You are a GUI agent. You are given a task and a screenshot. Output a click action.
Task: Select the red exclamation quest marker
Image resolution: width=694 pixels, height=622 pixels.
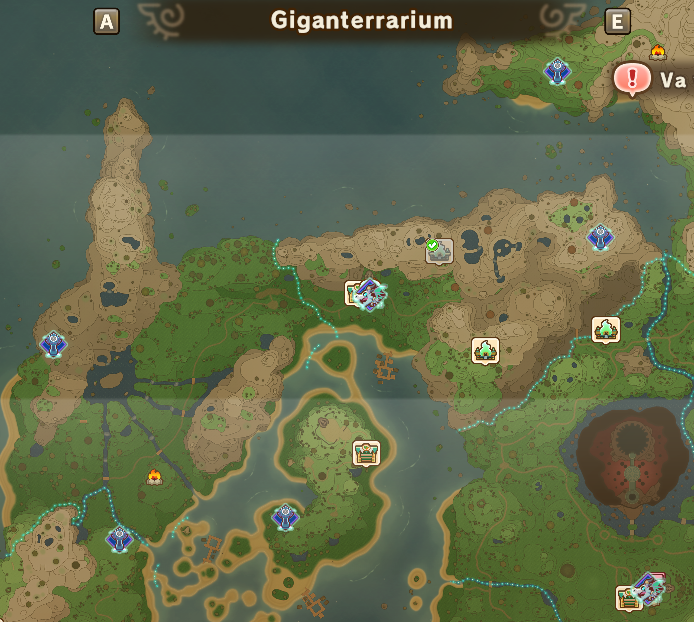[x=632, y=78]
